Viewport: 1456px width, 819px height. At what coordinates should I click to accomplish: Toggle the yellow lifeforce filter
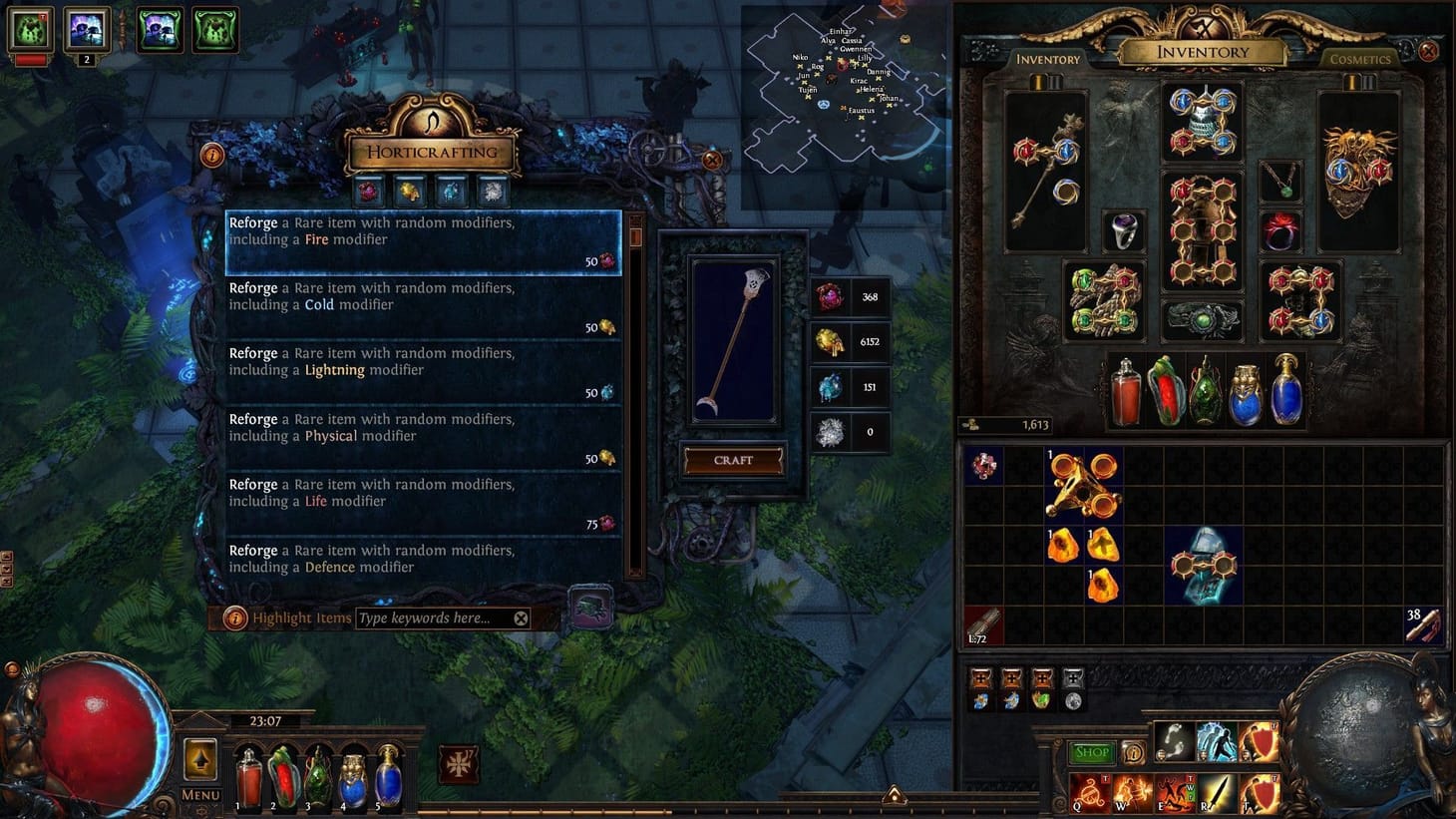pos(409,190)
